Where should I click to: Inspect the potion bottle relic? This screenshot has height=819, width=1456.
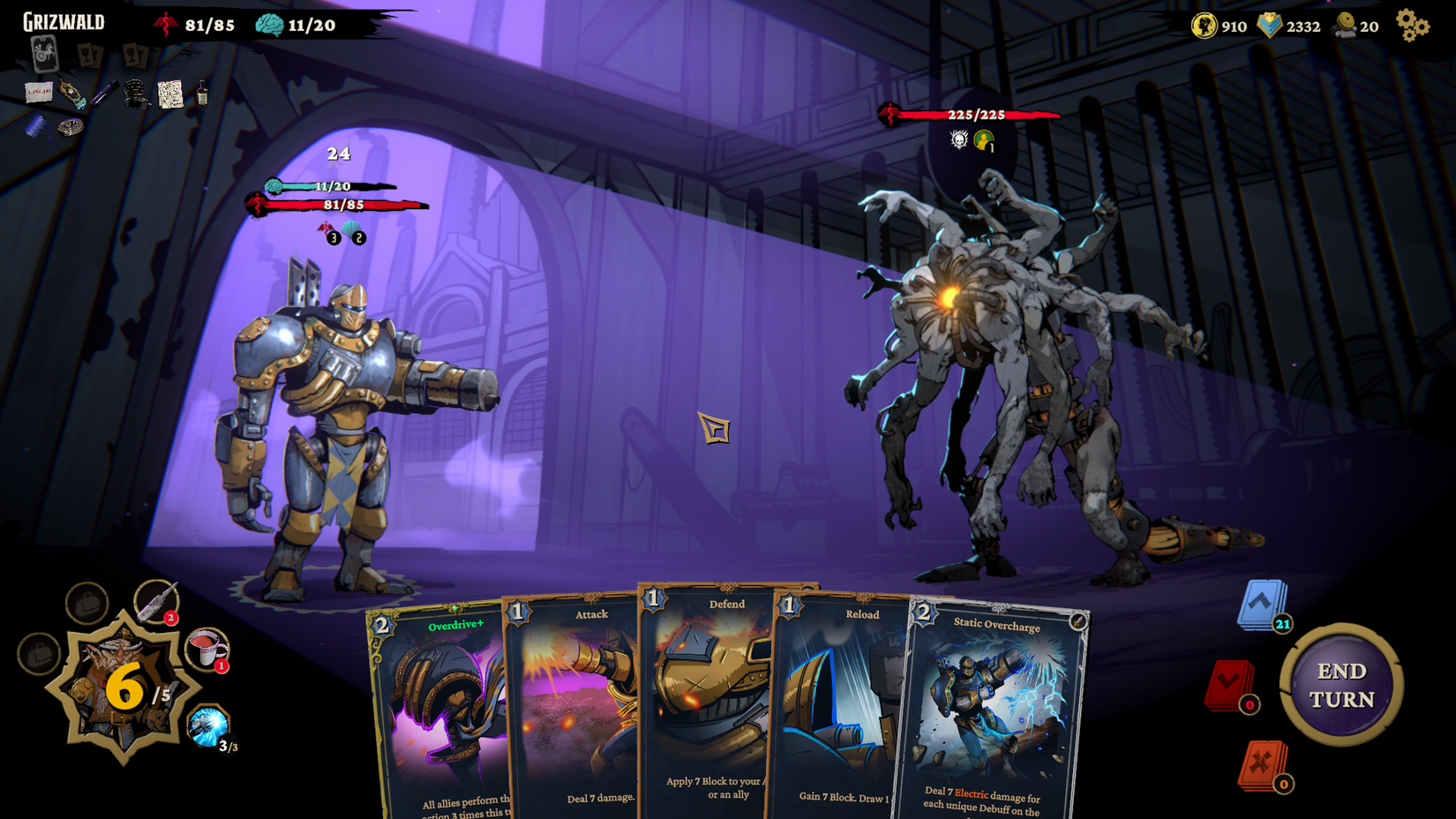pos(203,95)
